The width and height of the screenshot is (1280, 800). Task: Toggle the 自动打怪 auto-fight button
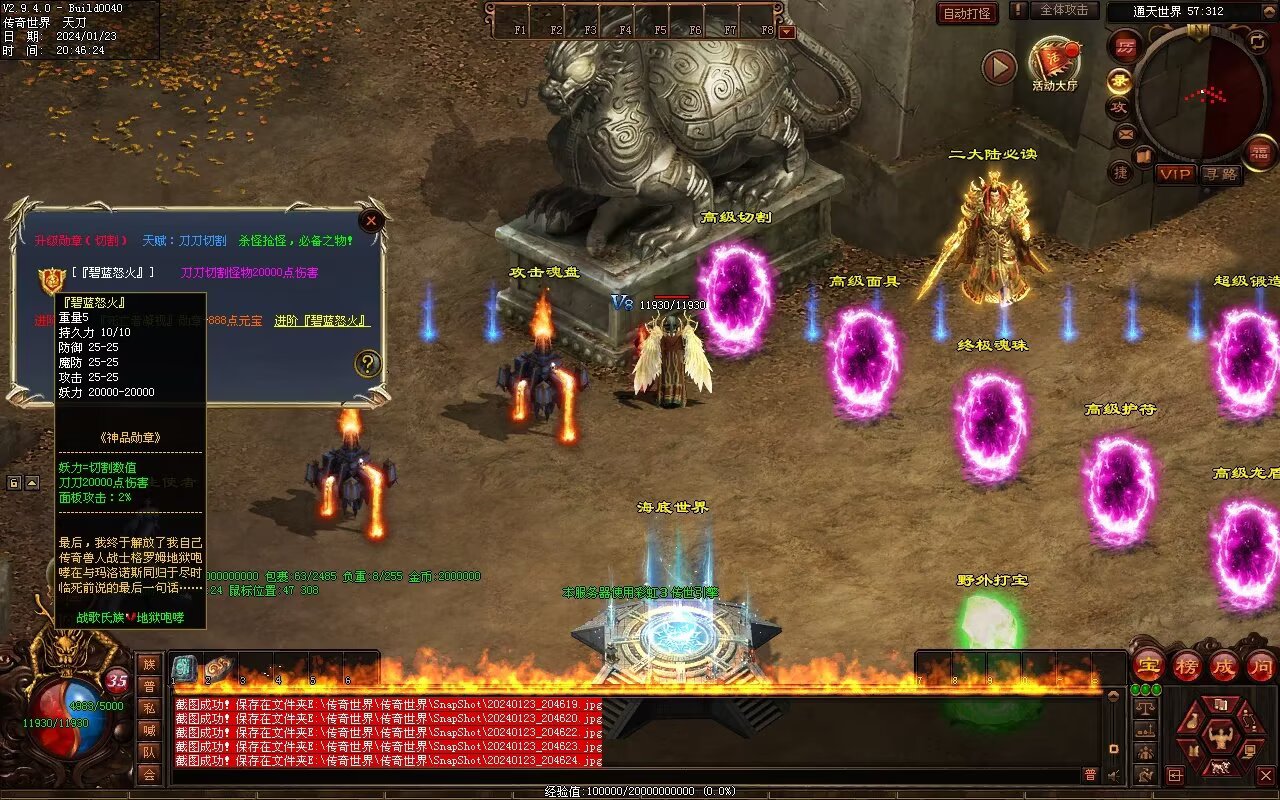[x=967, y=13]
